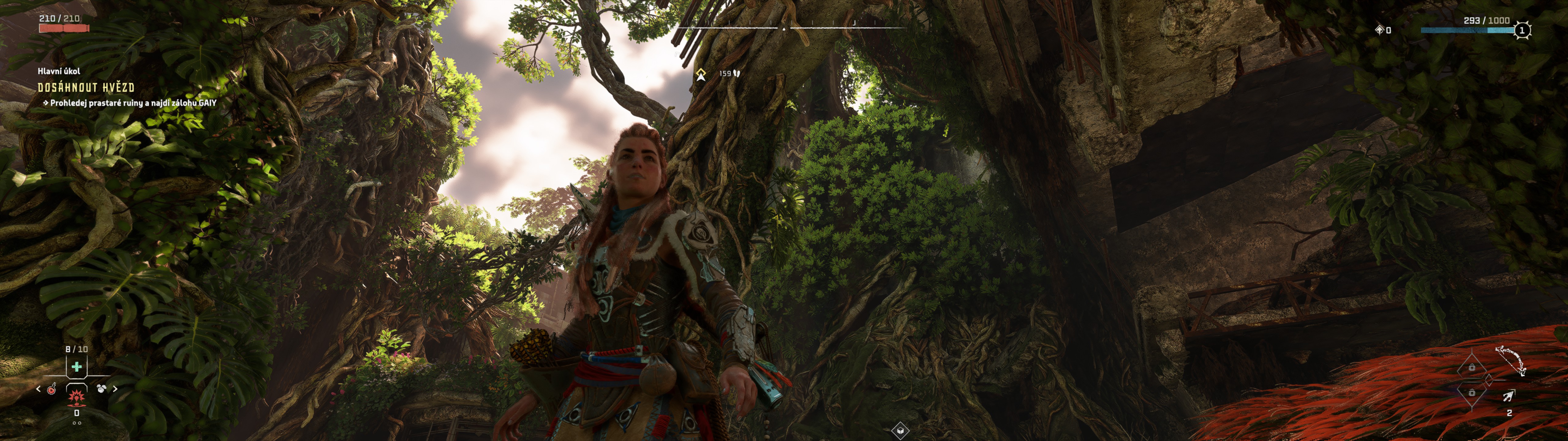Choose the red health potion flask
The image size is (1568, 441).
tap(52, 389)
